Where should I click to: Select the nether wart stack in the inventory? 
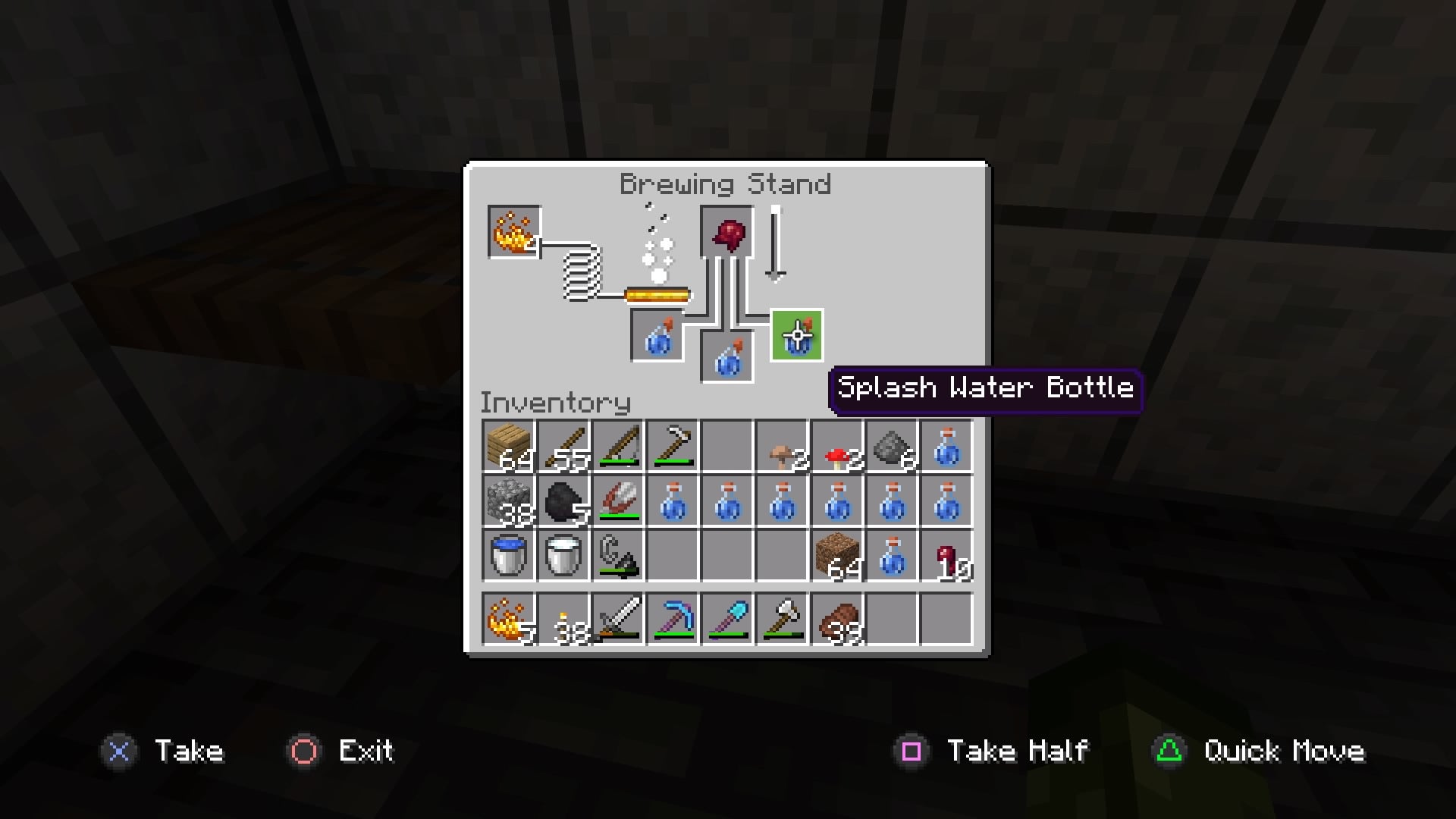[947, 556]
